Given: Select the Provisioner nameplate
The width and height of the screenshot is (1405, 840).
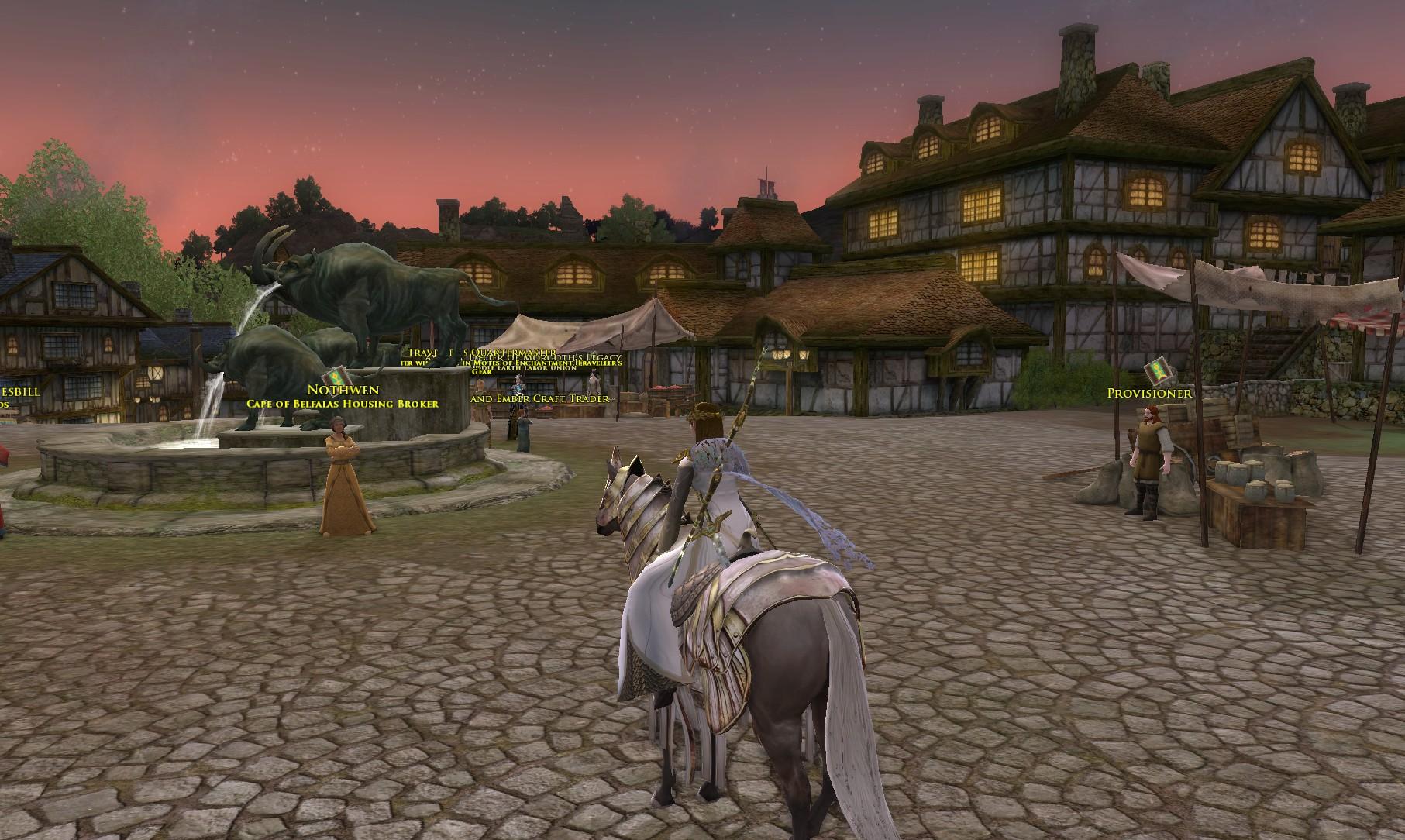Looking at the screenshot, I should (x=1148, y=394).
